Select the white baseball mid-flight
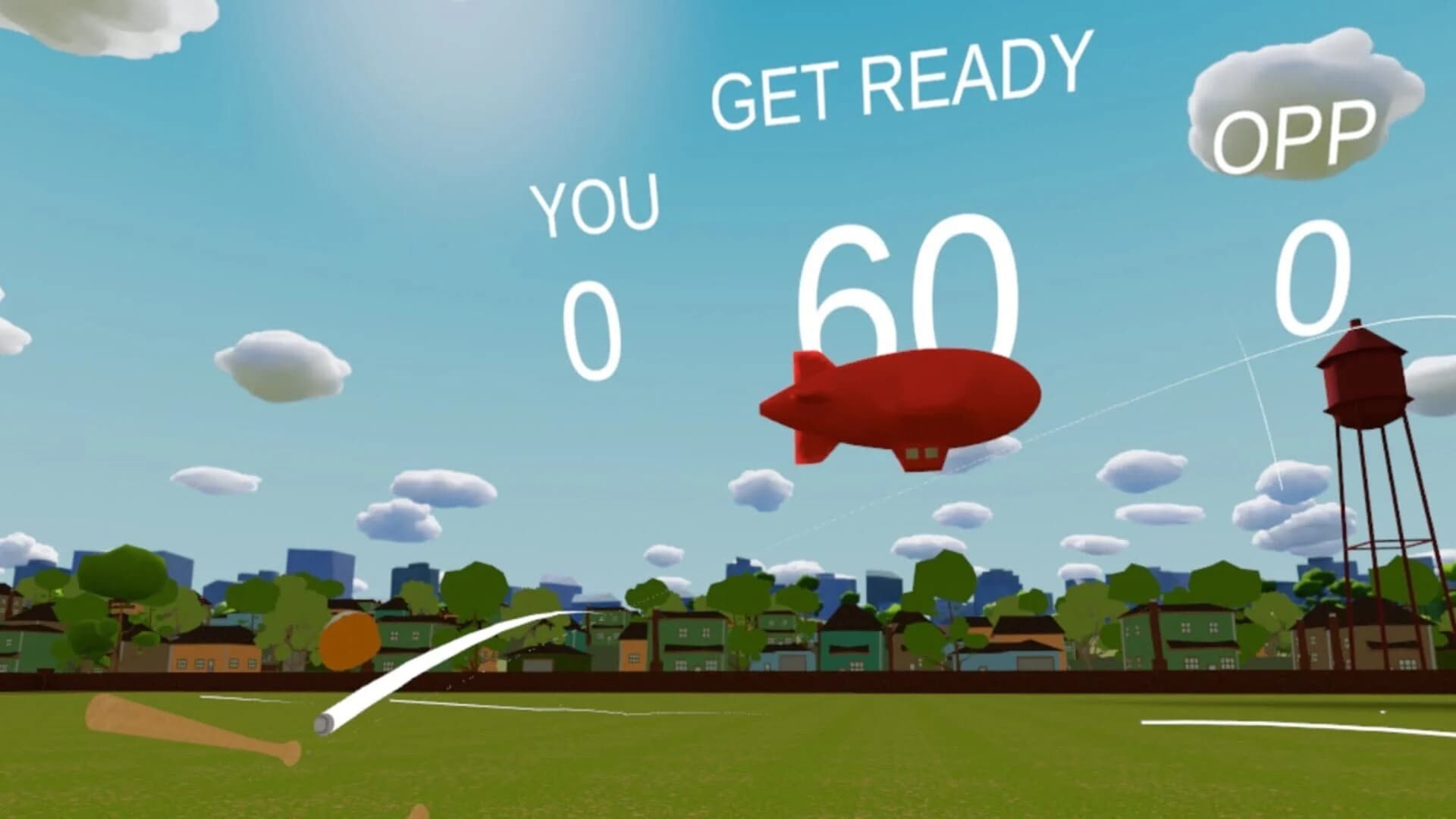Image resolution: width=1456 pixels, height=819 pixels. (x=322, y=724)
